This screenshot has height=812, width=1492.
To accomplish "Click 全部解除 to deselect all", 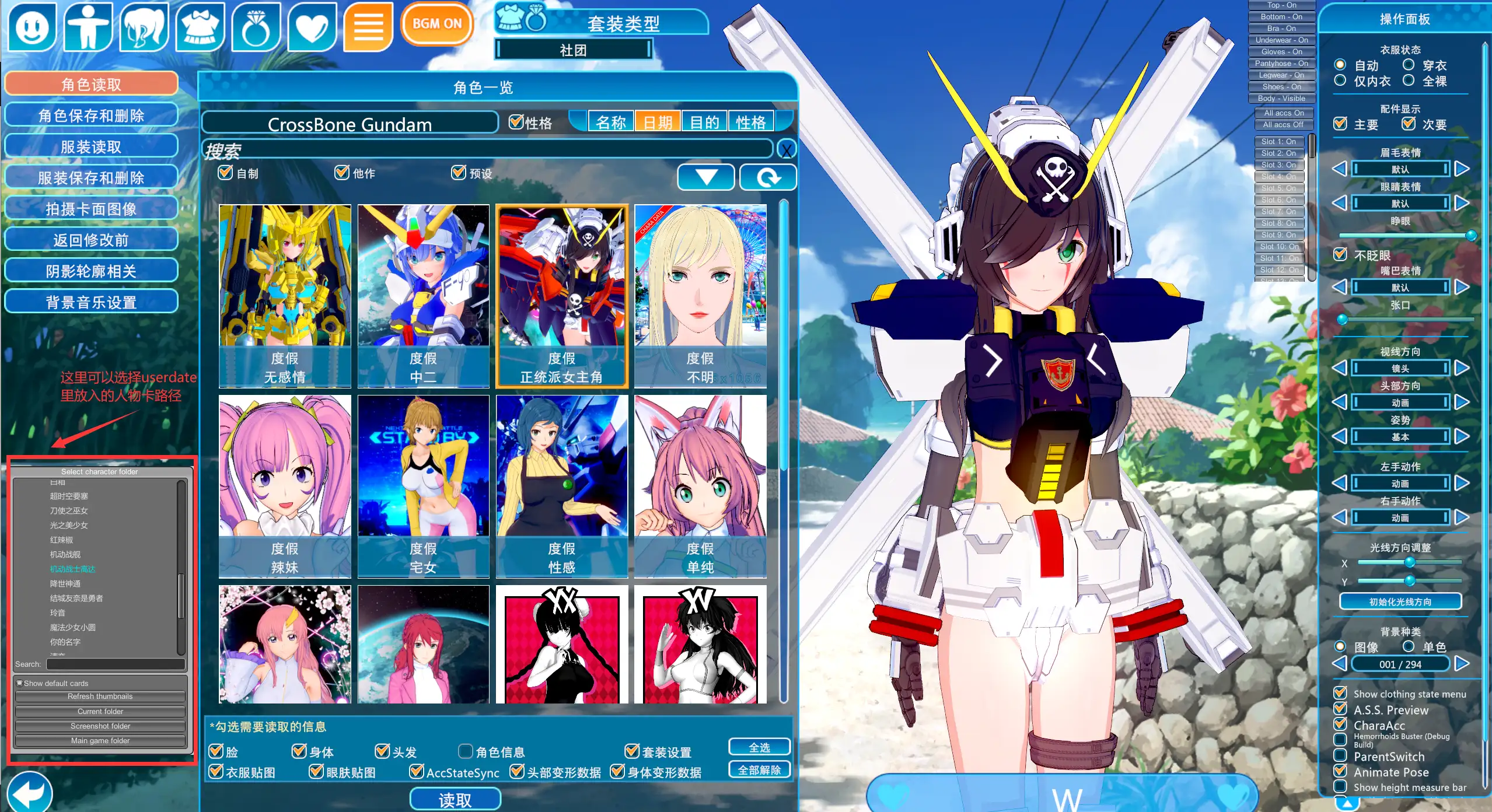I will [759, 770].
